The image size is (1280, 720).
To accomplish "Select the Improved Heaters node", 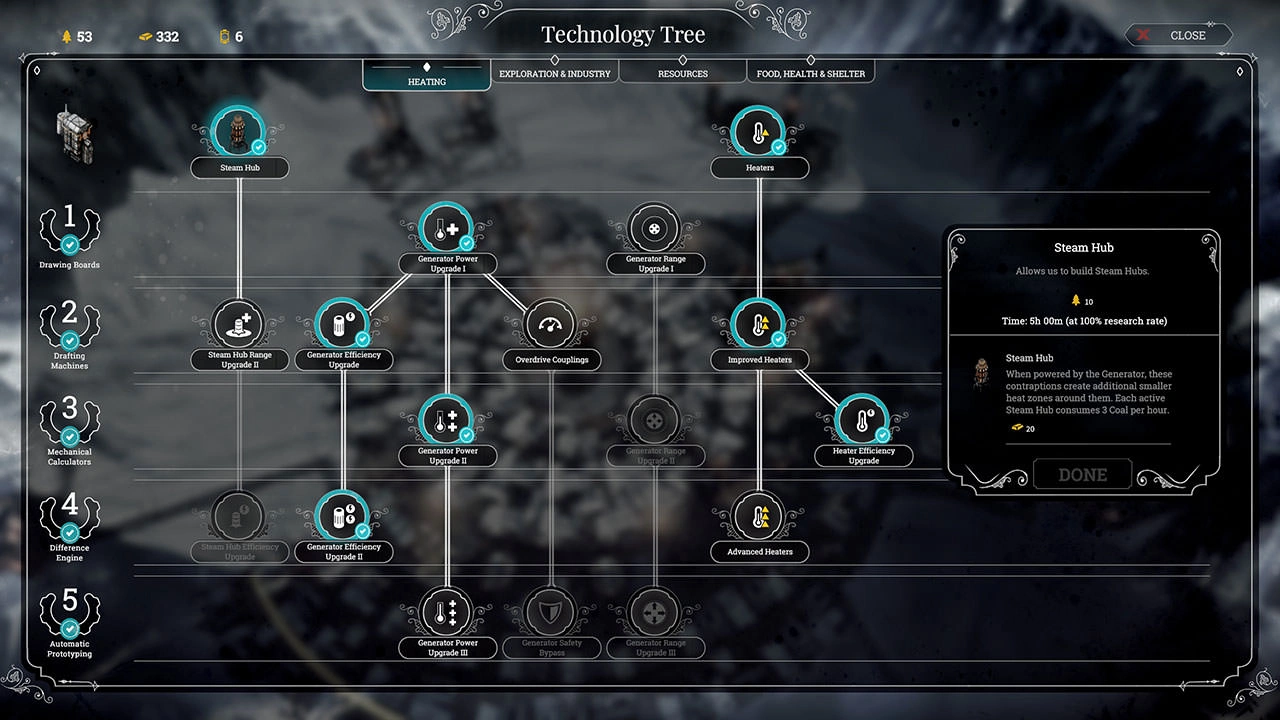I will tap(759, 326).
